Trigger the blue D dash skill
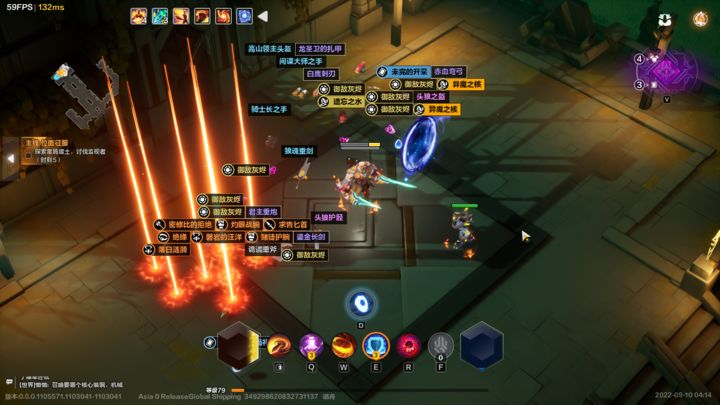 [x=361, y=304]
